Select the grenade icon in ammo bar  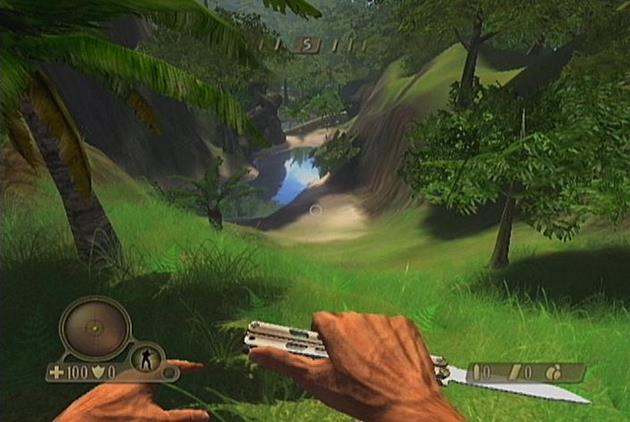[551, 372]
